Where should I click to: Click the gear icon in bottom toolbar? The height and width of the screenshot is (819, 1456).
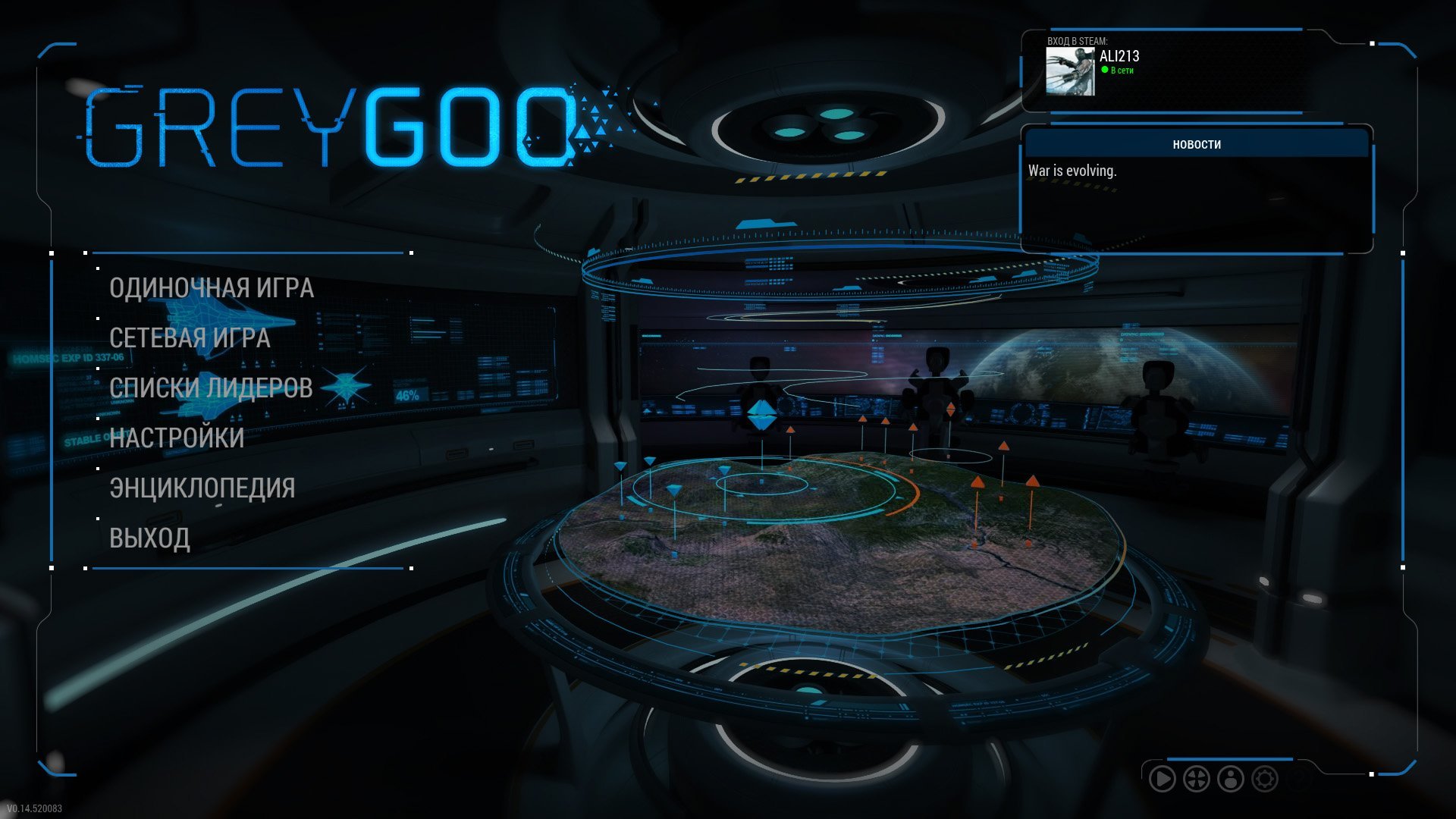(1265, 779)
